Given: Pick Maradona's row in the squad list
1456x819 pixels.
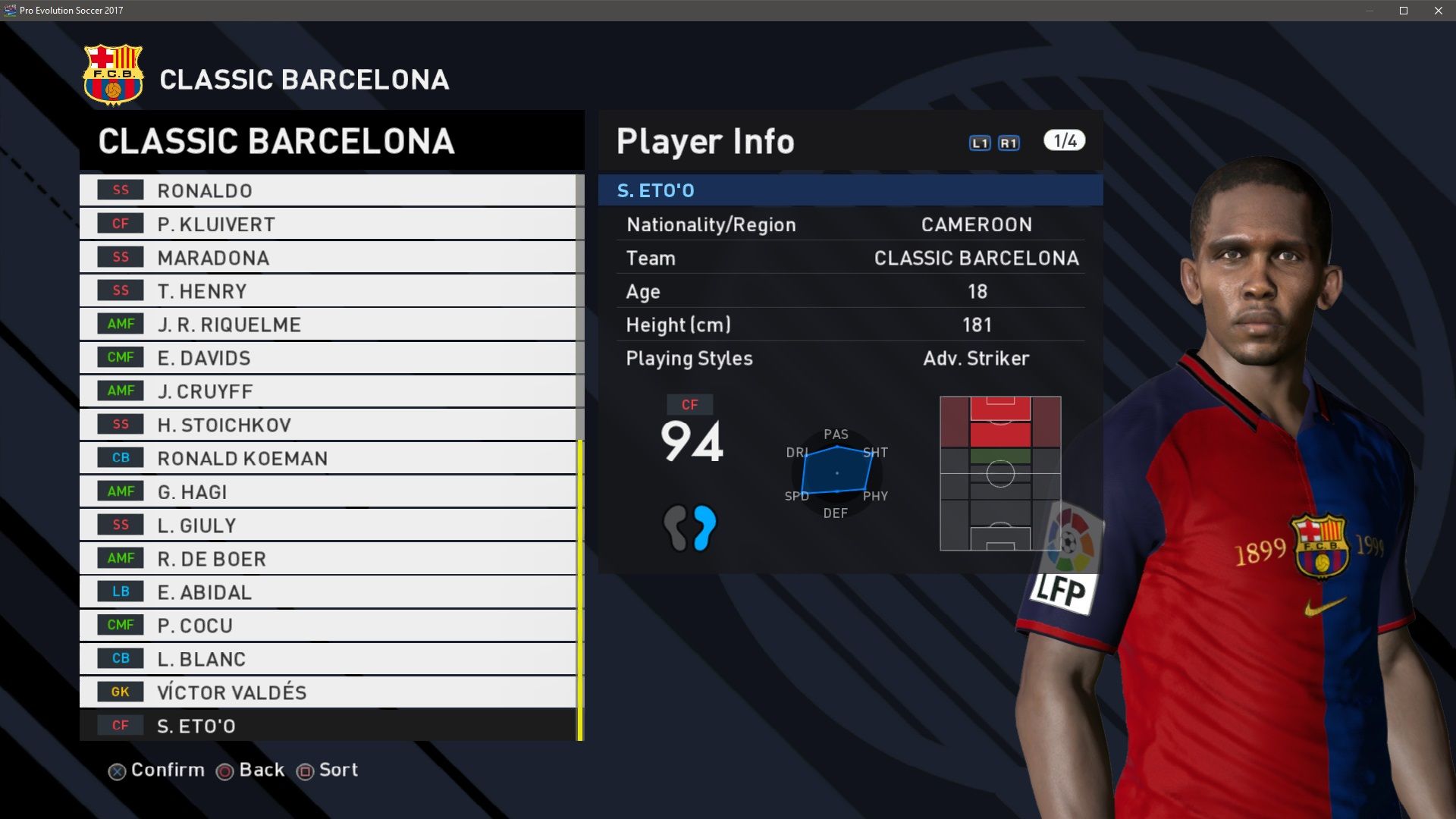Looking at the screenshot, I should coord(326,258).
